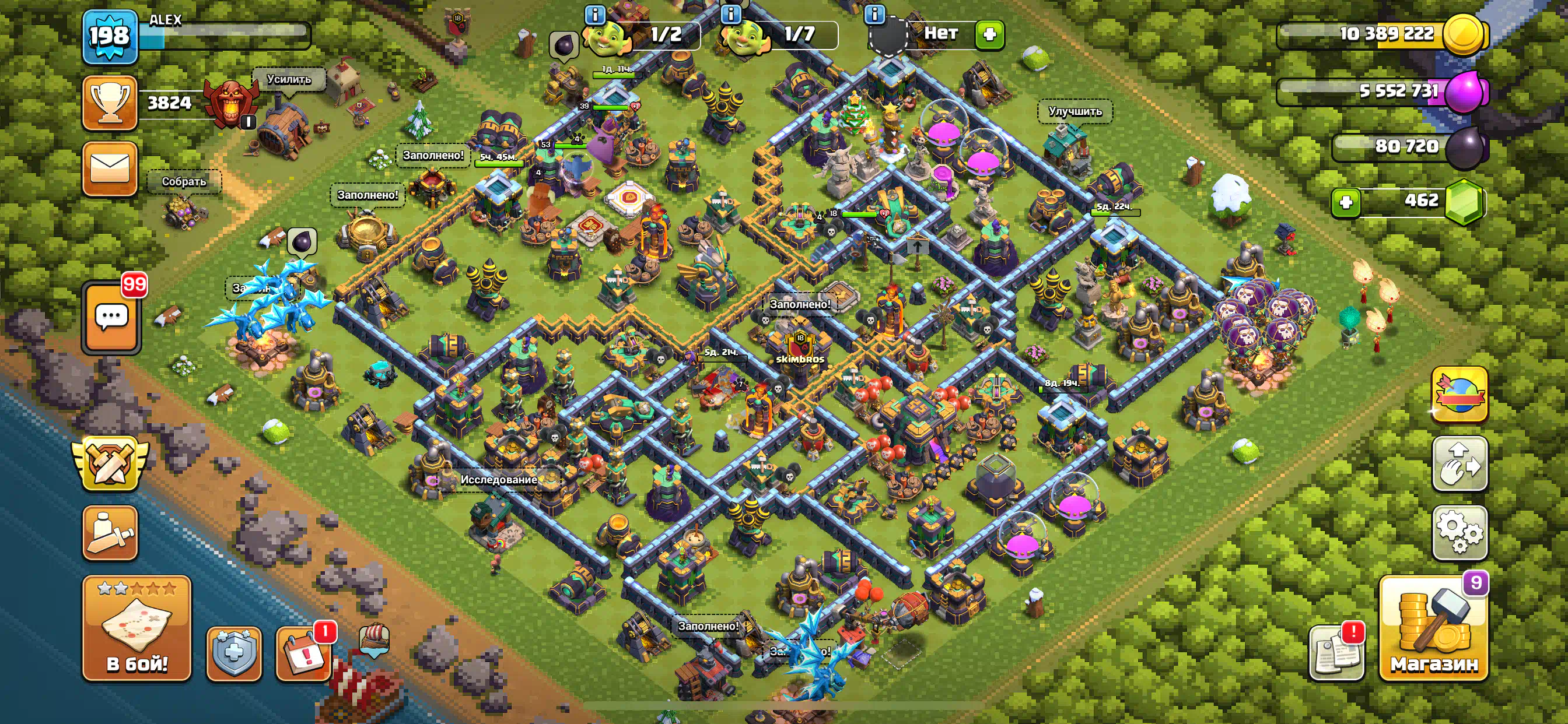The height and width of the screenshot is (724, 1568).
Task: Add a helper with the Нет plus button
Action: tap(989, 33)
